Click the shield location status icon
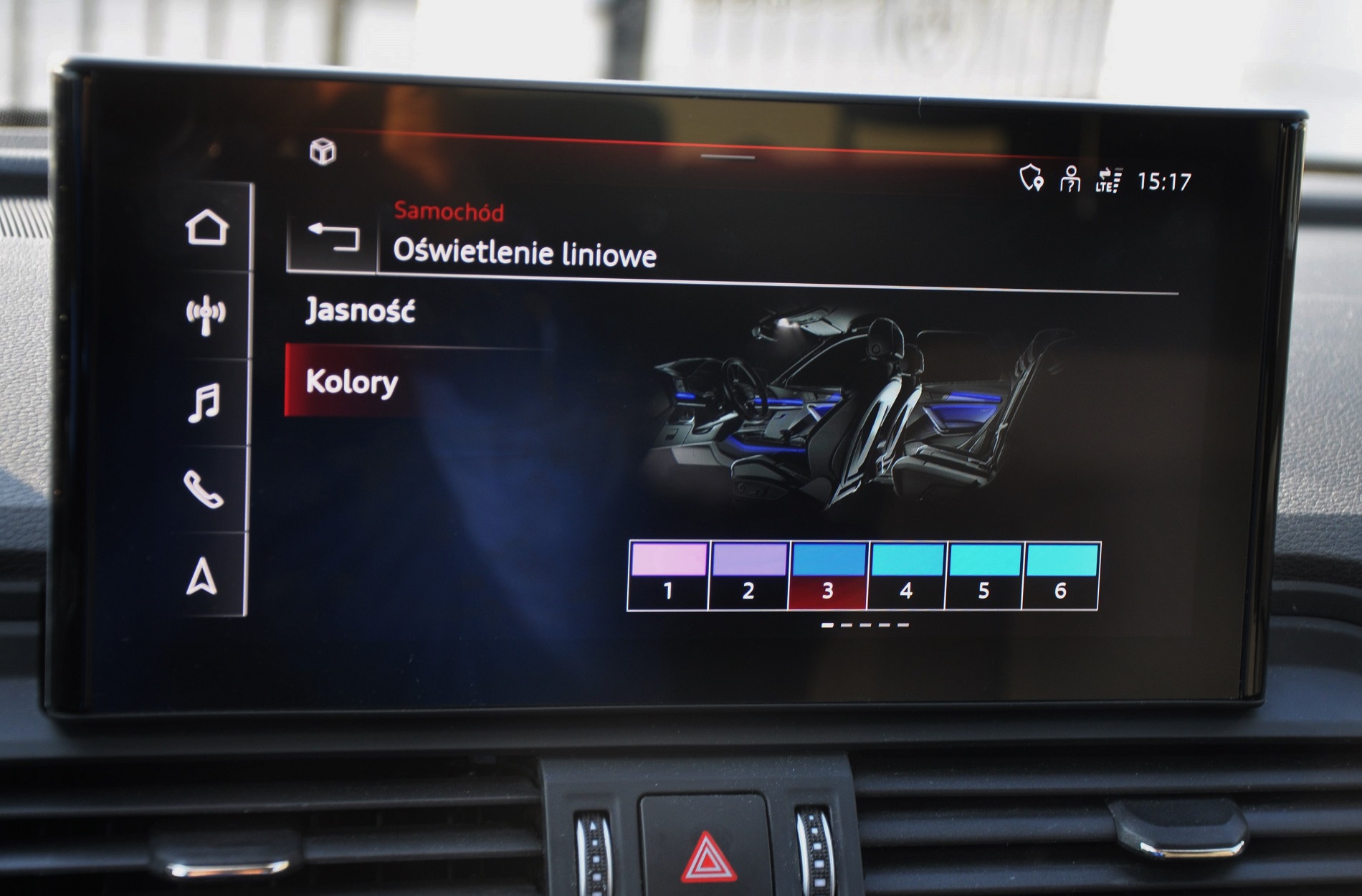This screenshot has height=896, width=1362. point(1031,178)
